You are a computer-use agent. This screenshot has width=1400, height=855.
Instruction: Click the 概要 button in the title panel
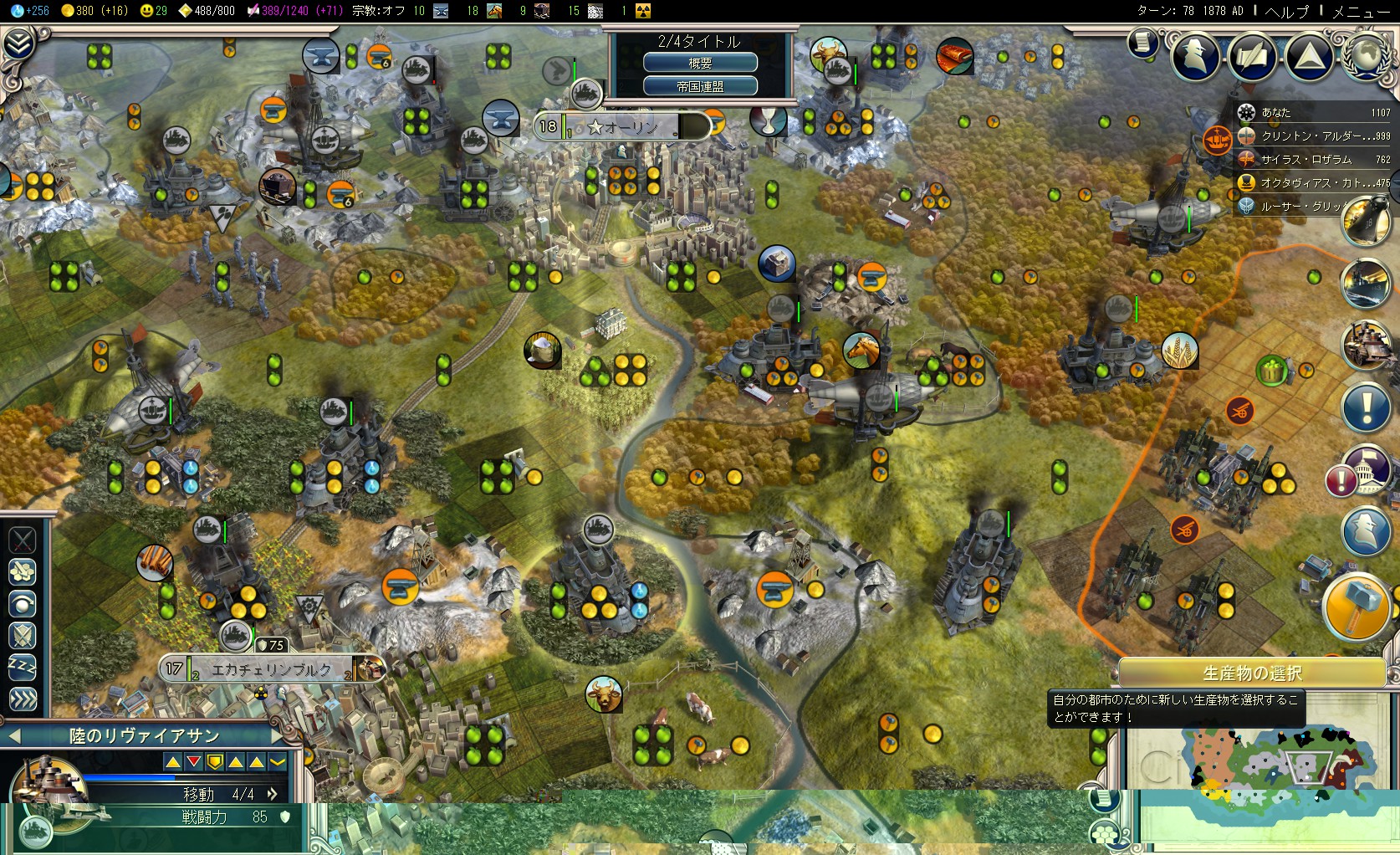pyautogui.click(x=700, y=63)
